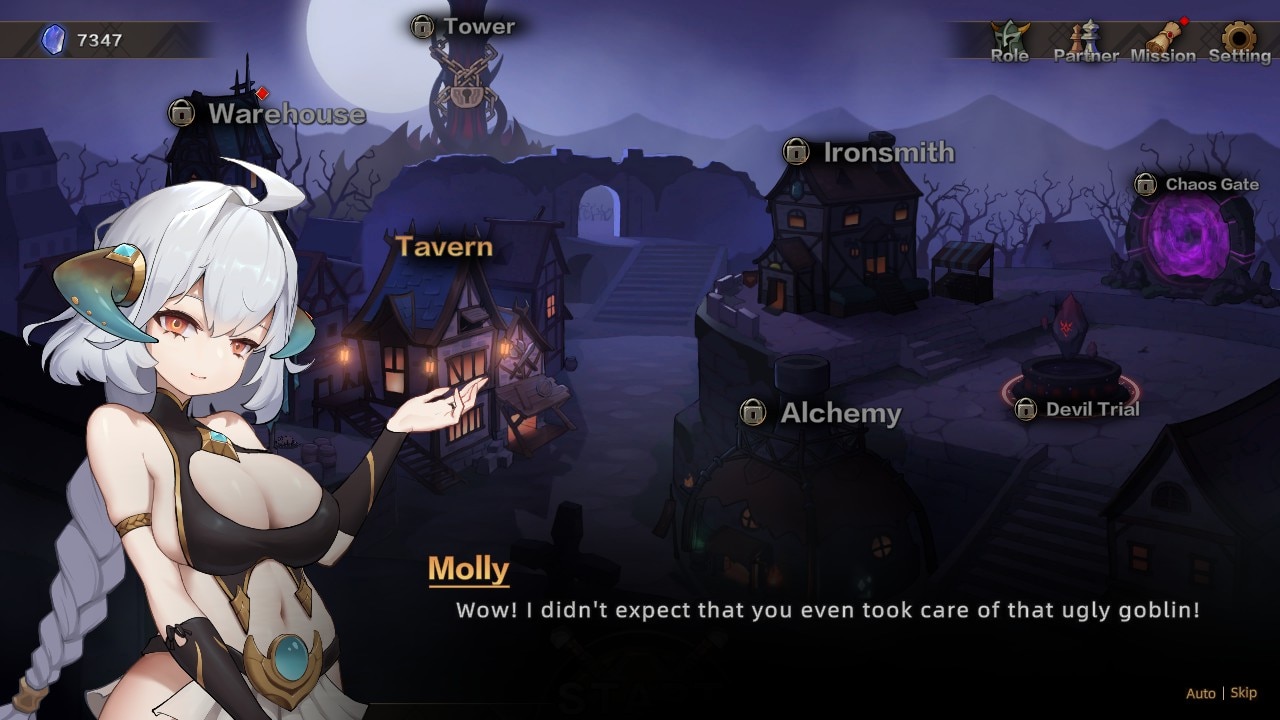Select the locked Warehouse
Screen dimensions: 1280x720
point(267,114)
